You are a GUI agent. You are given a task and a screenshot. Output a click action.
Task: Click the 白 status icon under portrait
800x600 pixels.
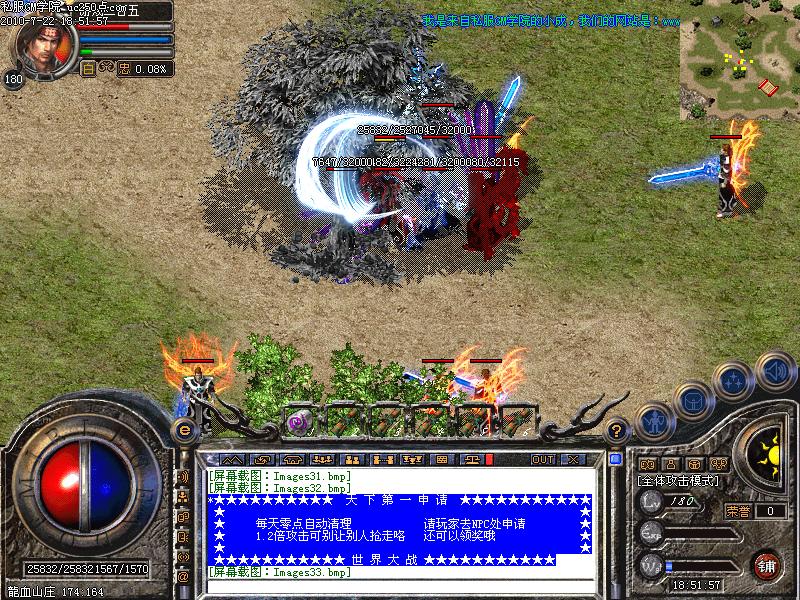click(88, 69)
